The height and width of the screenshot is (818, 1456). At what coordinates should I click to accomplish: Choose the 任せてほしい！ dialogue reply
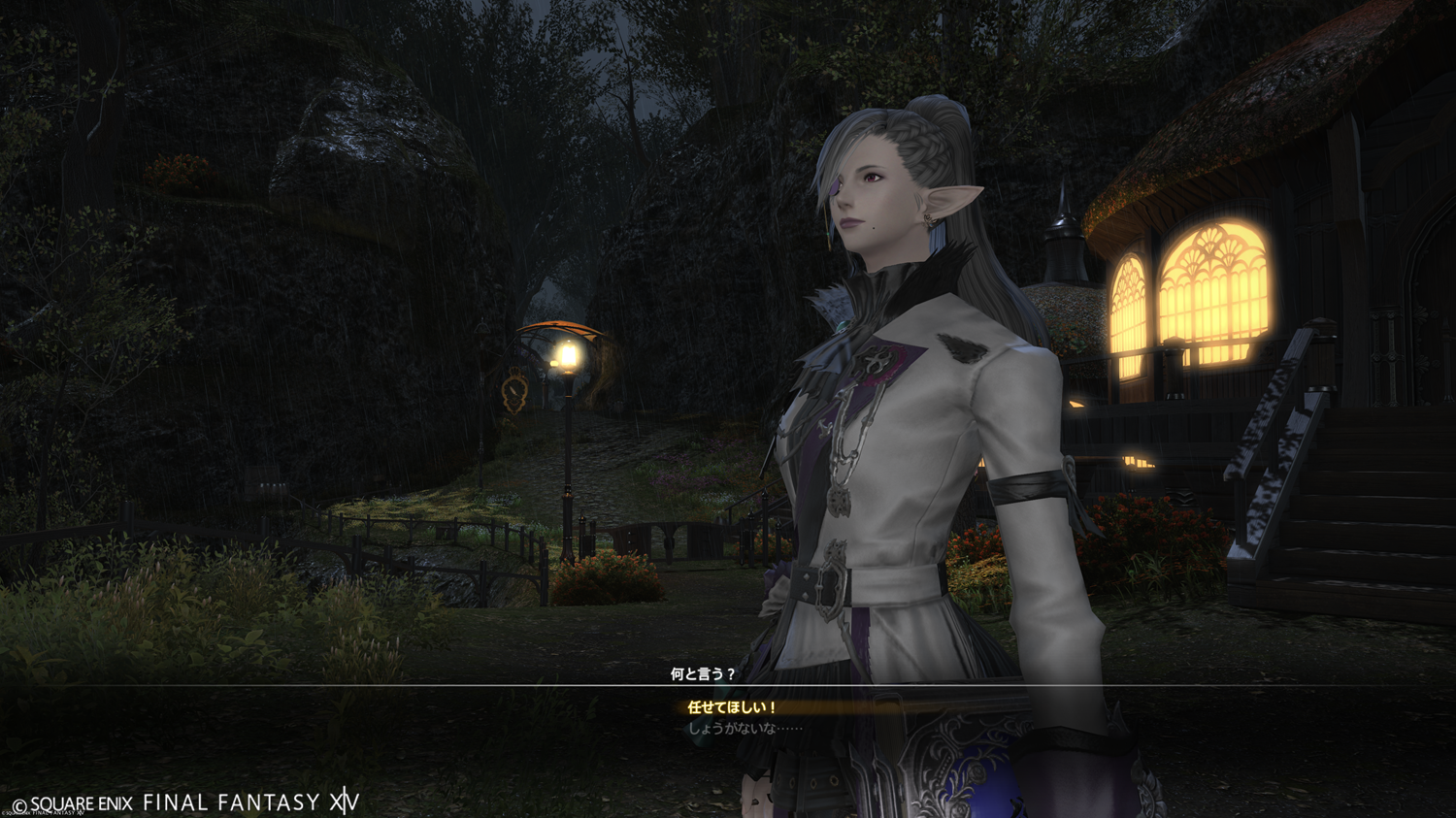click(x=731, y=708)
